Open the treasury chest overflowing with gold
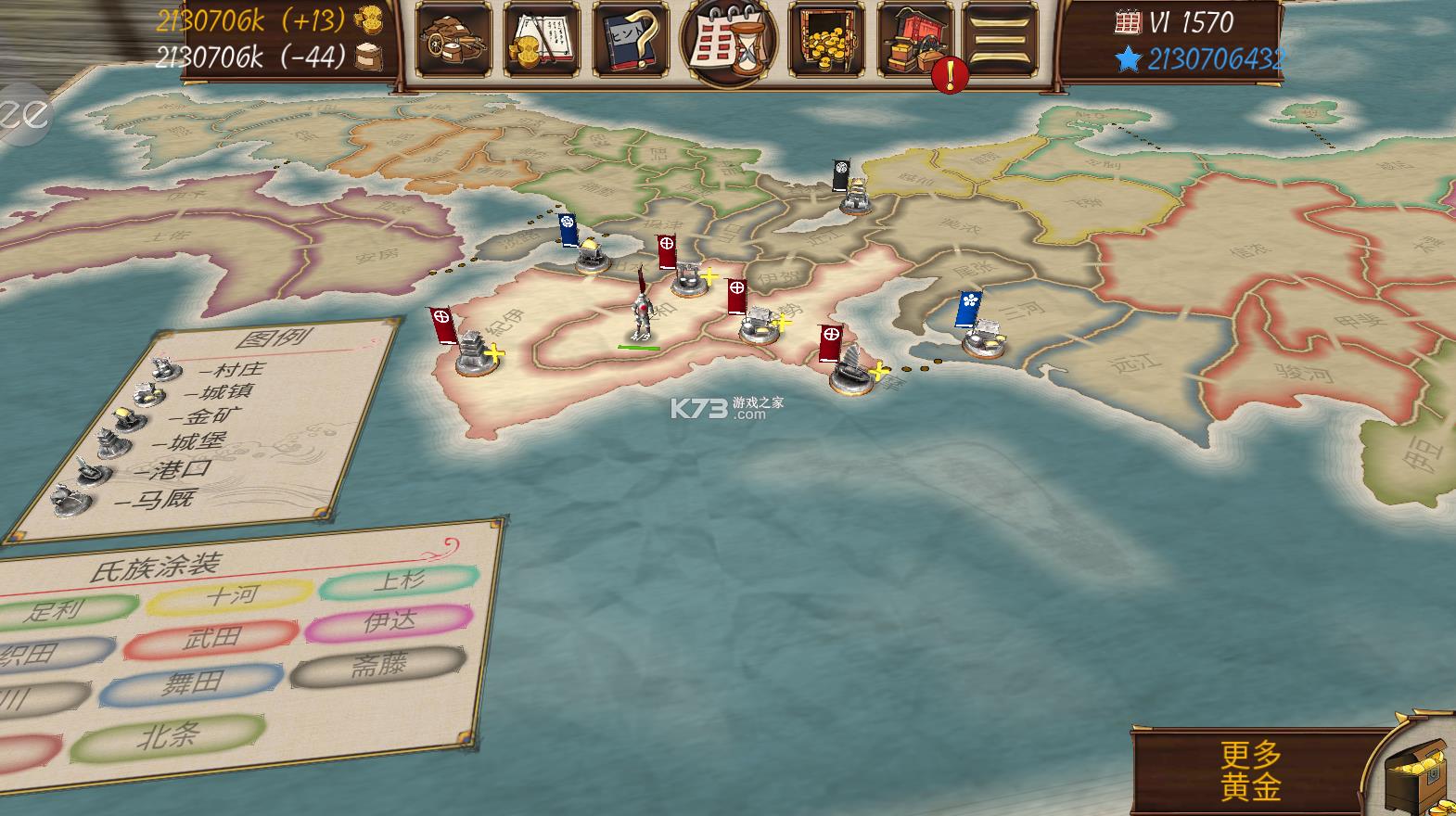This screenshot has height=816, width=1456. click(826, 39)
